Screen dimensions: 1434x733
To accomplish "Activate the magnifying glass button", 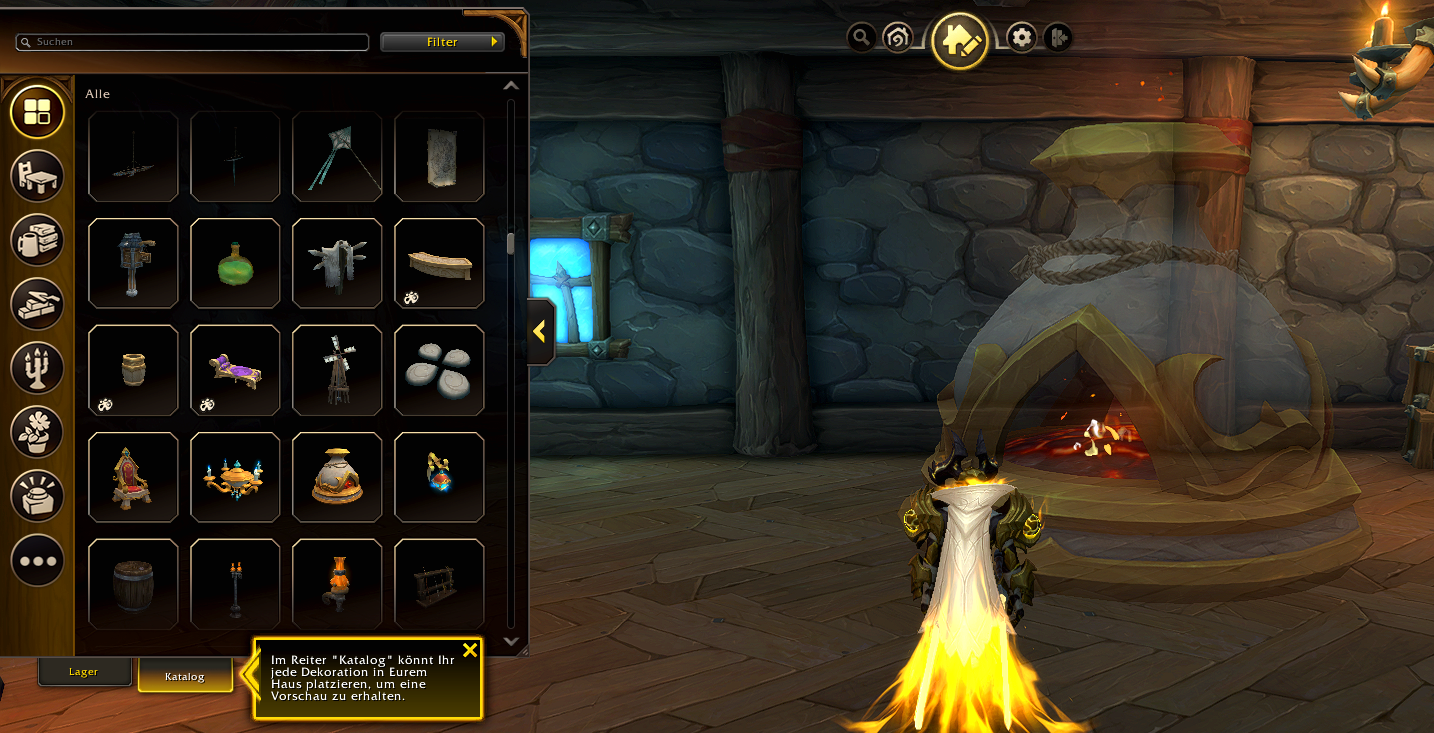I will coord(861,38).
